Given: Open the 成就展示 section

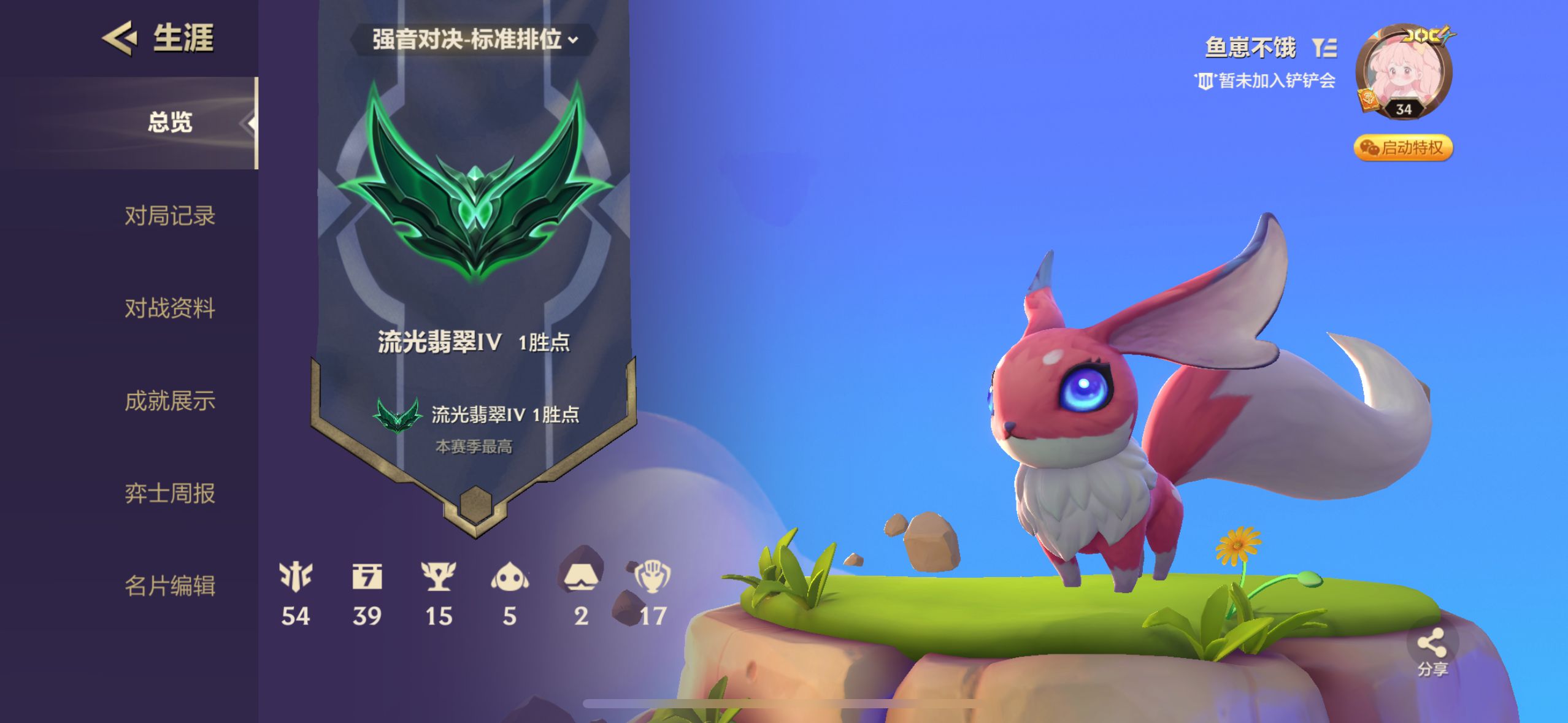Looking at the screenshot, I should tap(172, 400).
